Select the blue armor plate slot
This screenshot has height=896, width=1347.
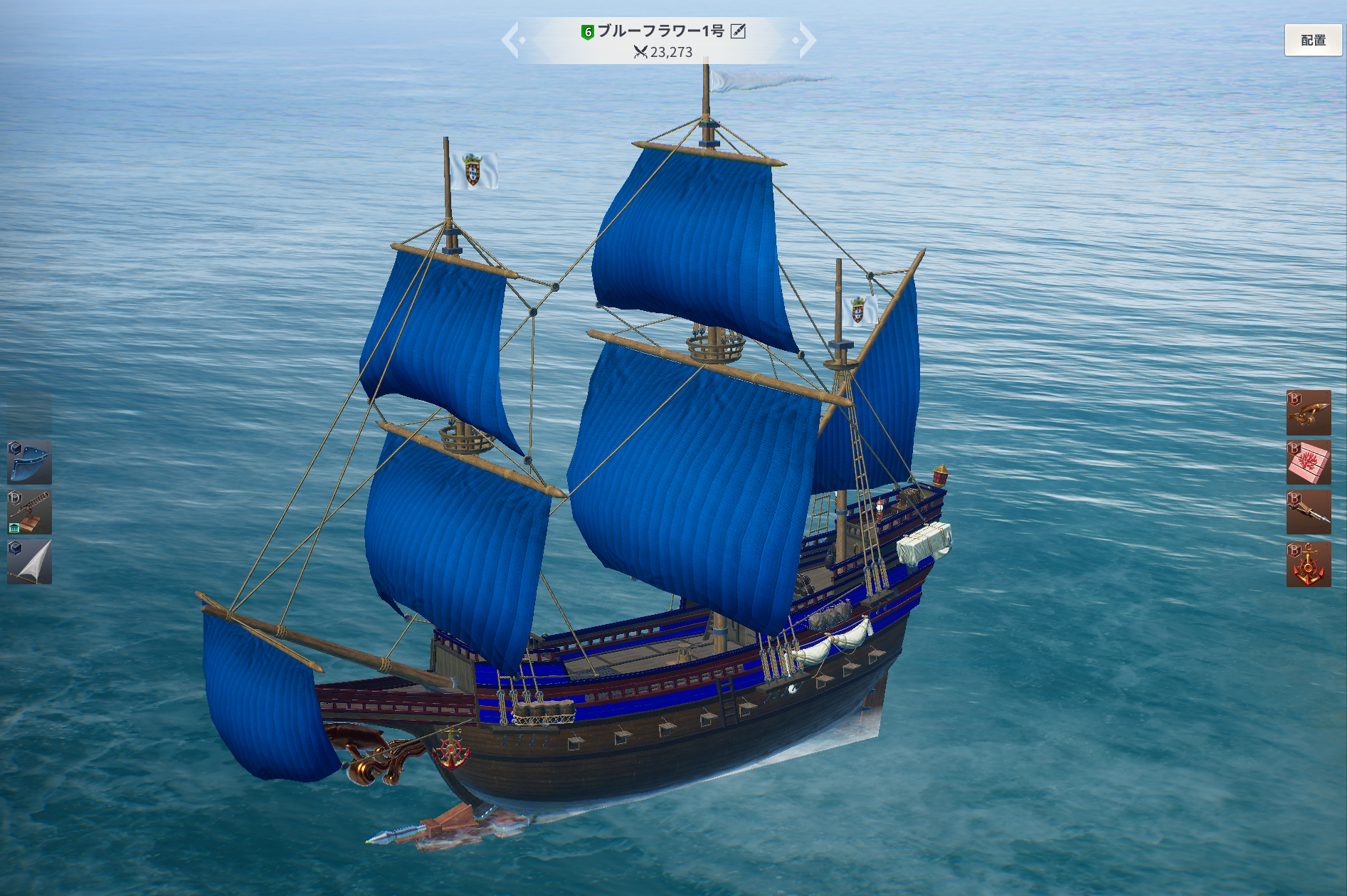[x=30, y=462]
